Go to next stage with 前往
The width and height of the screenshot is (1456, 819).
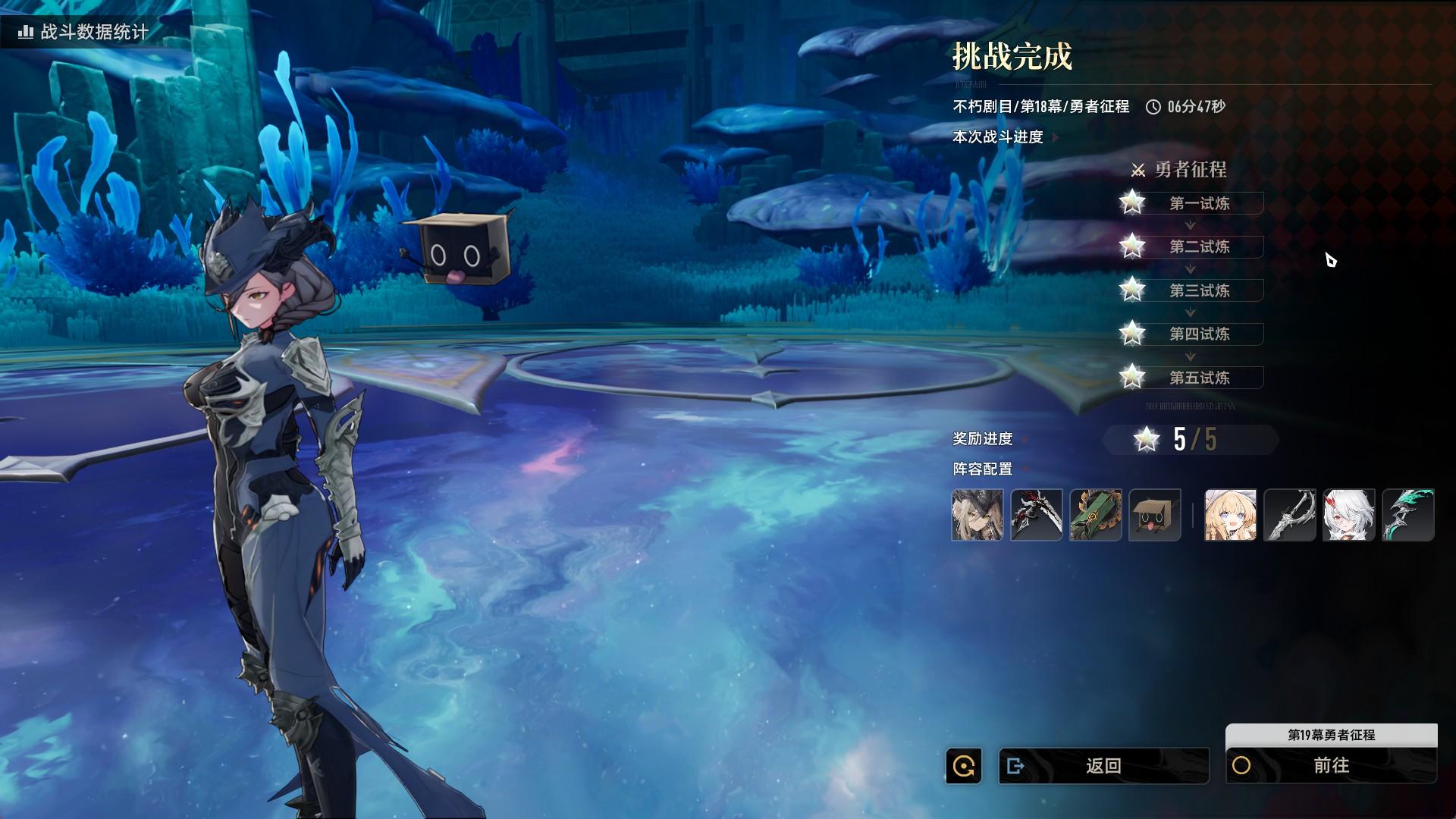point(1331,766)
